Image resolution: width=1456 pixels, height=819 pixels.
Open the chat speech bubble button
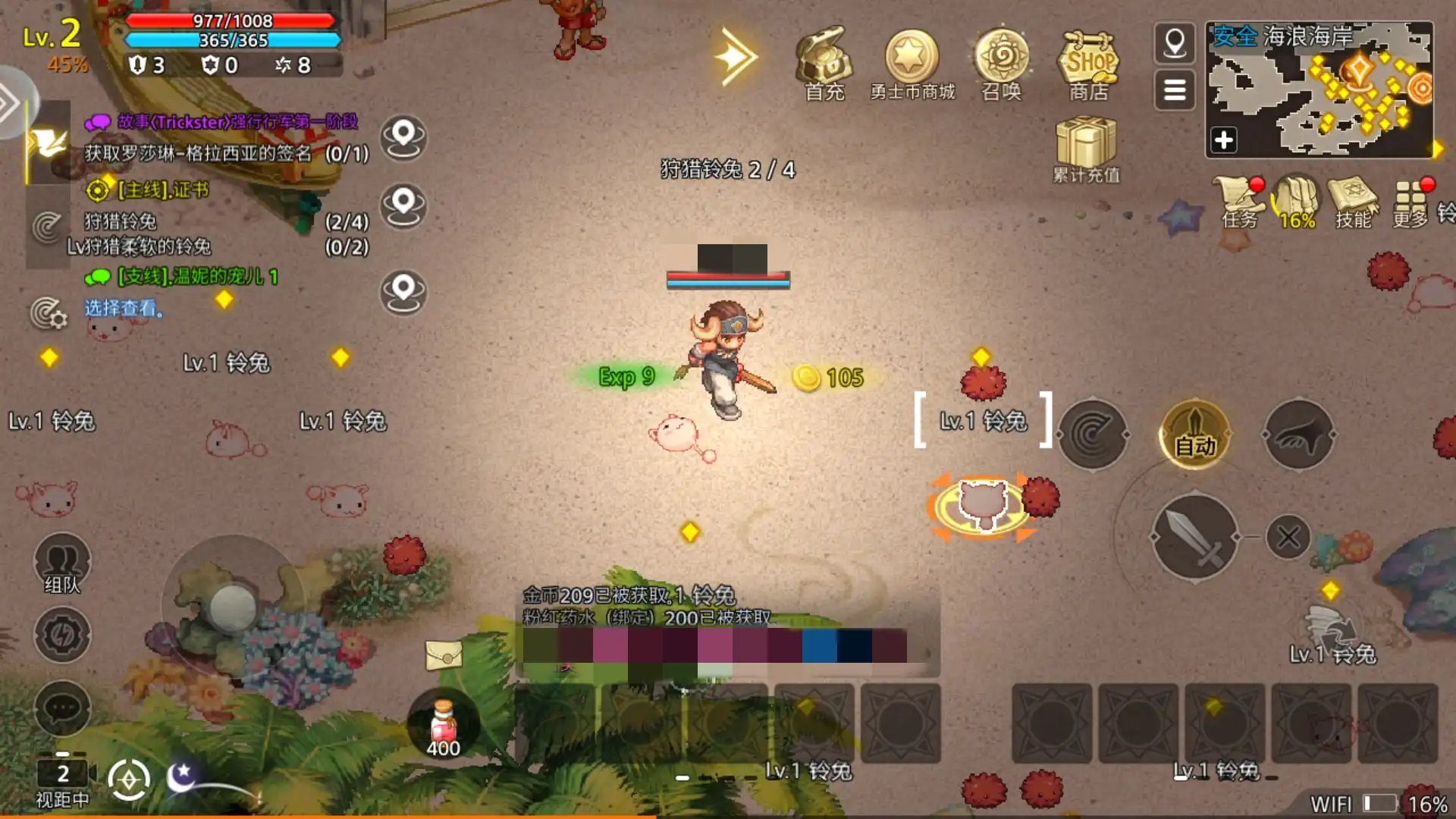[62, 709]
